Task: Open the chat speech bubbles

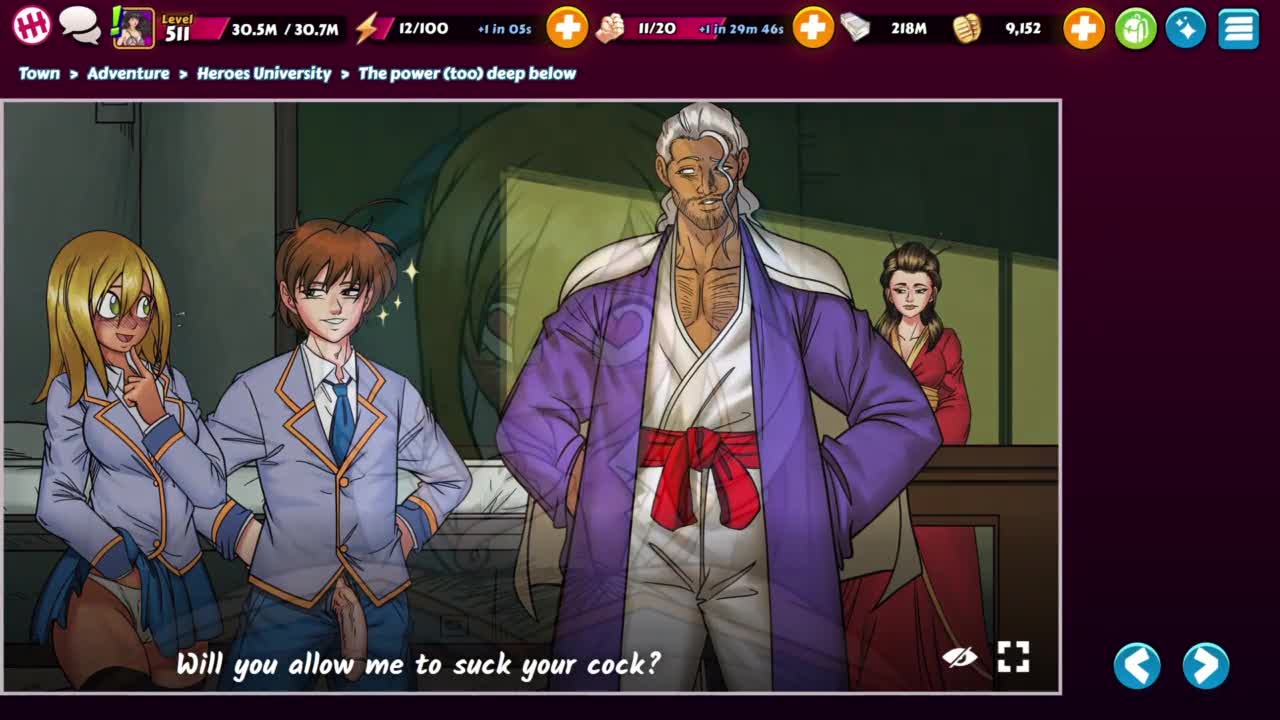Action: [79, 27]
